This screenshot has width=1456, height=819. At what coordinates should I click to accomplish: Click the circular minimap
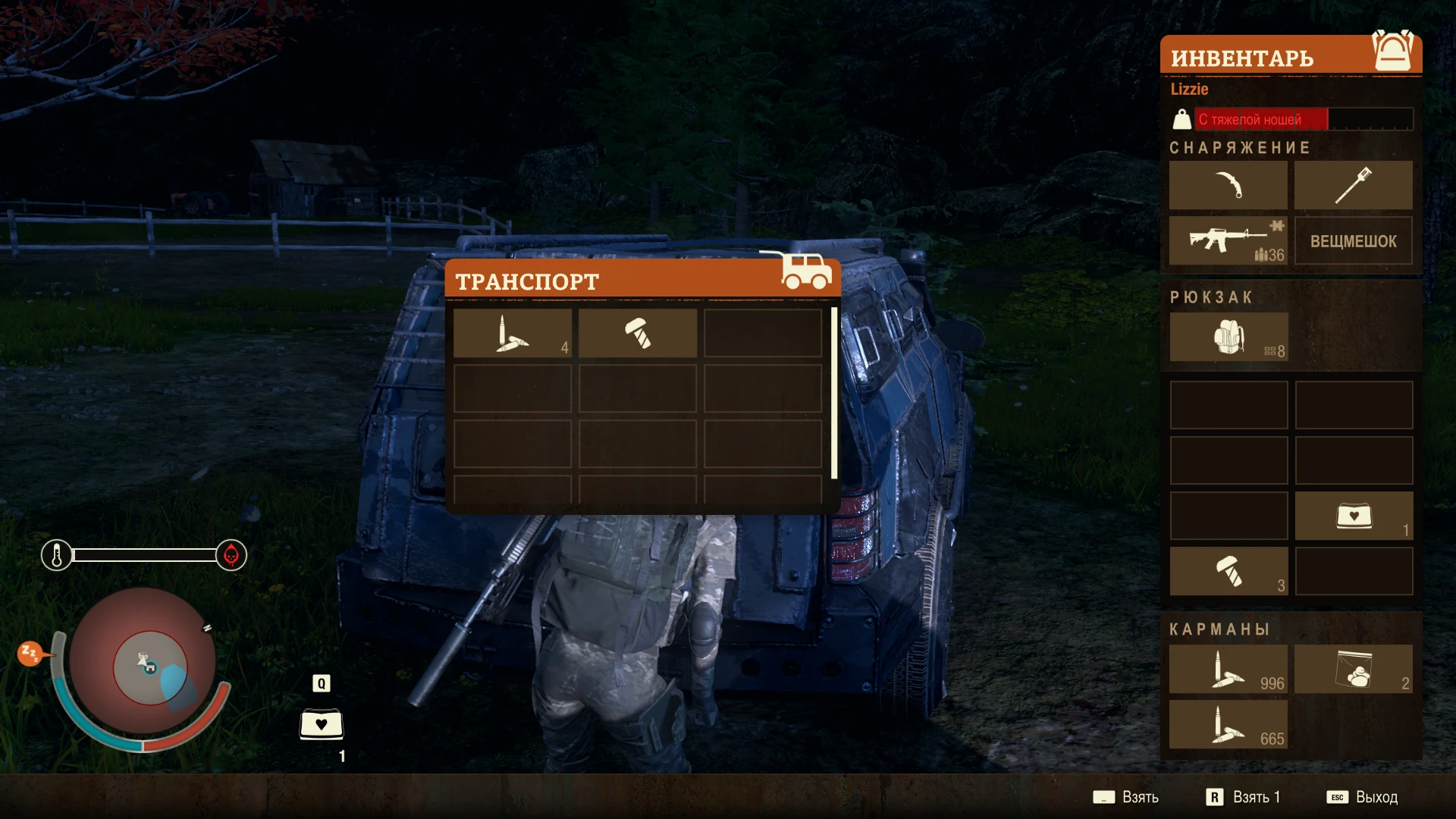(x=144, y=664)
